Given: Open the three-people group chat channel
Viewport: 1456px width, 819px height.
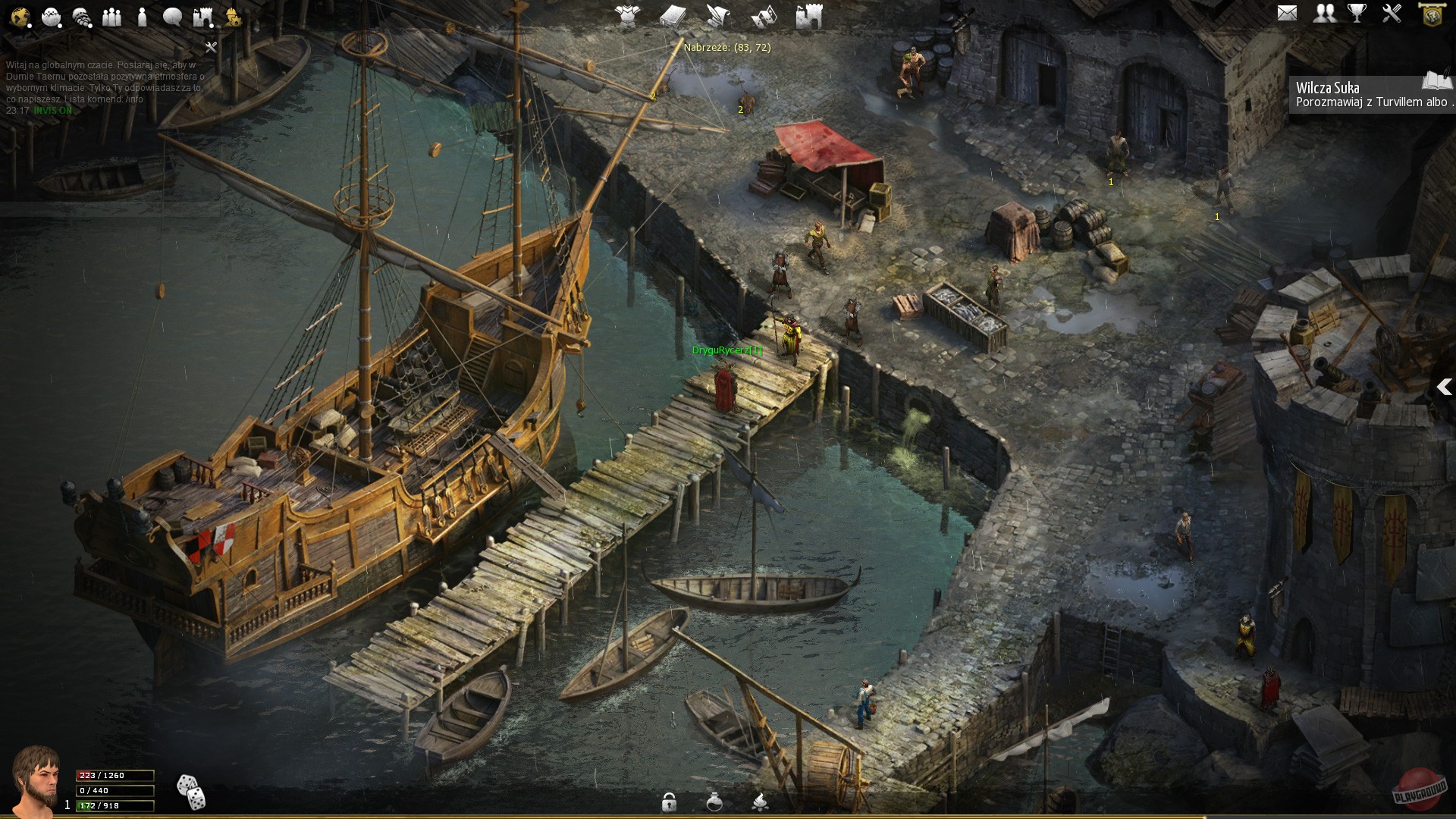Looking at the screenshot, I should (111, 17).
